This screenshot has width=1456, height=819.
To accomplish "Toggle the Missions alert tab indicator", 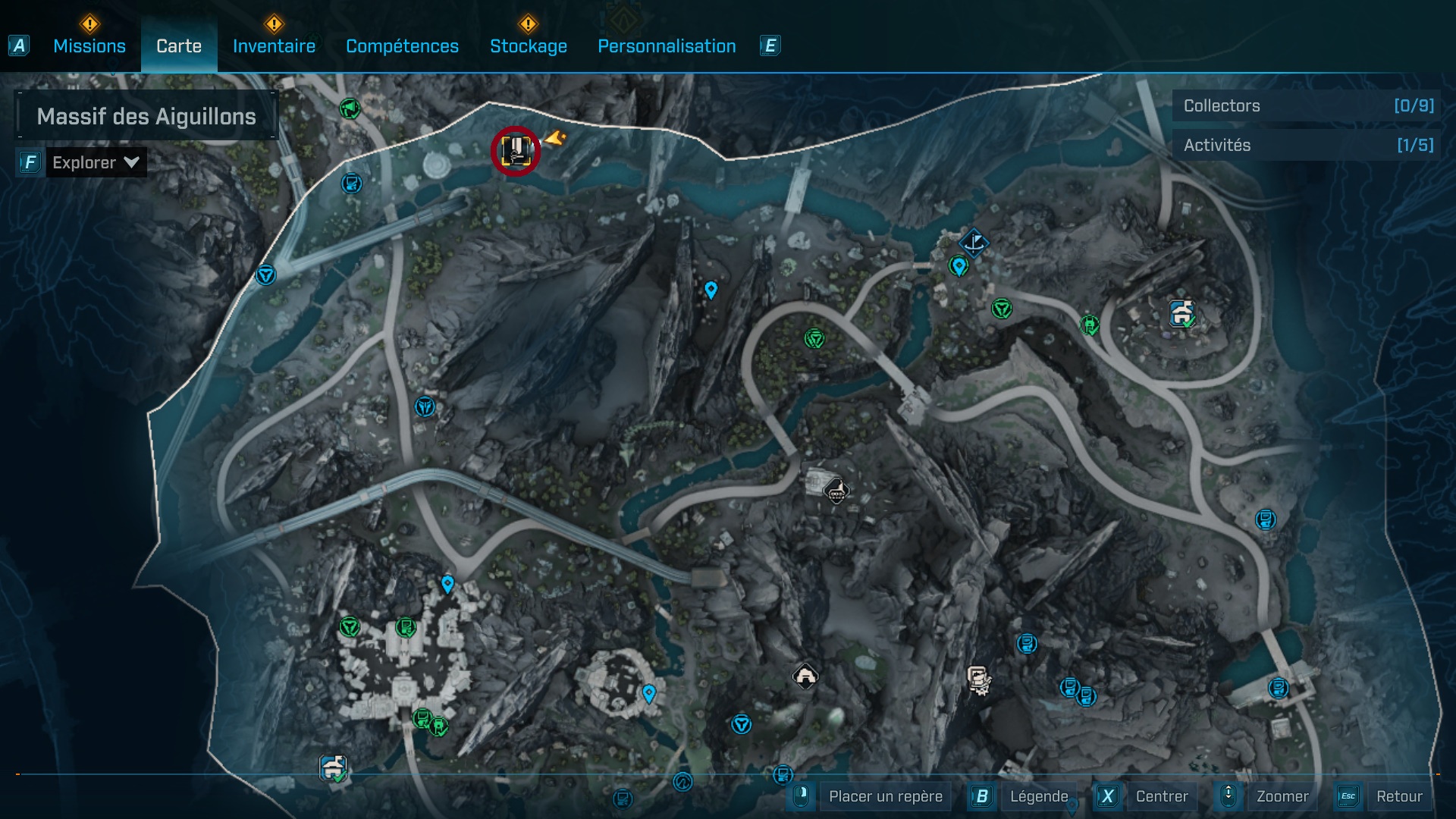I will 89,25.
